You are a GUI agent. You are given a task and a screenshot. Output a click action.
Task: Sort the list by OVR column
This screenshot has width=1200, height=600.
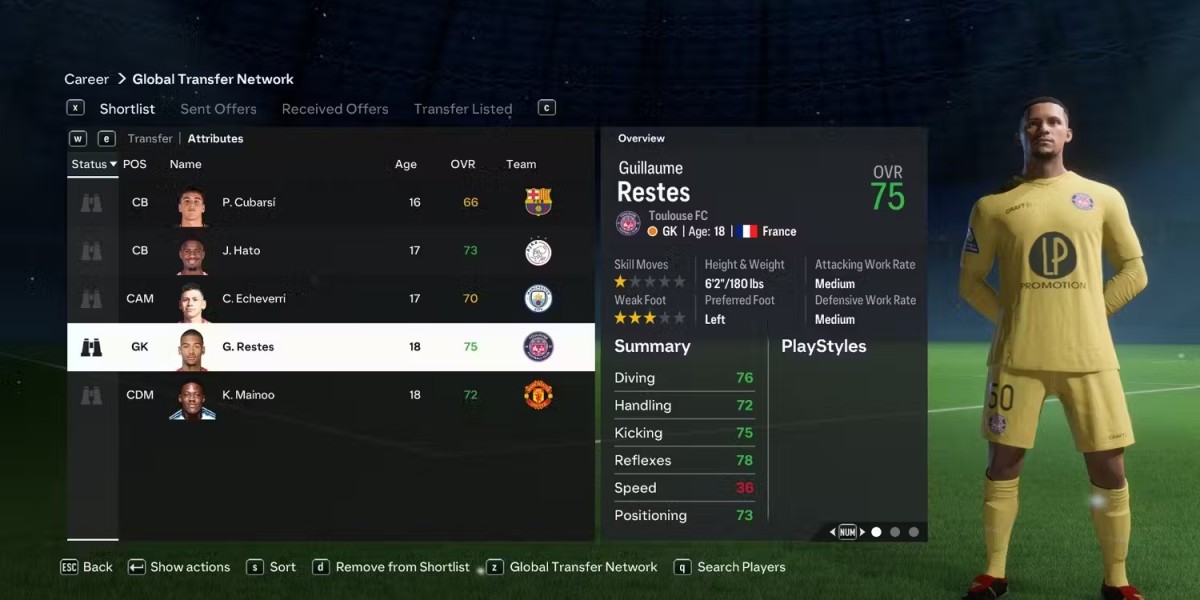coord(463,164)
